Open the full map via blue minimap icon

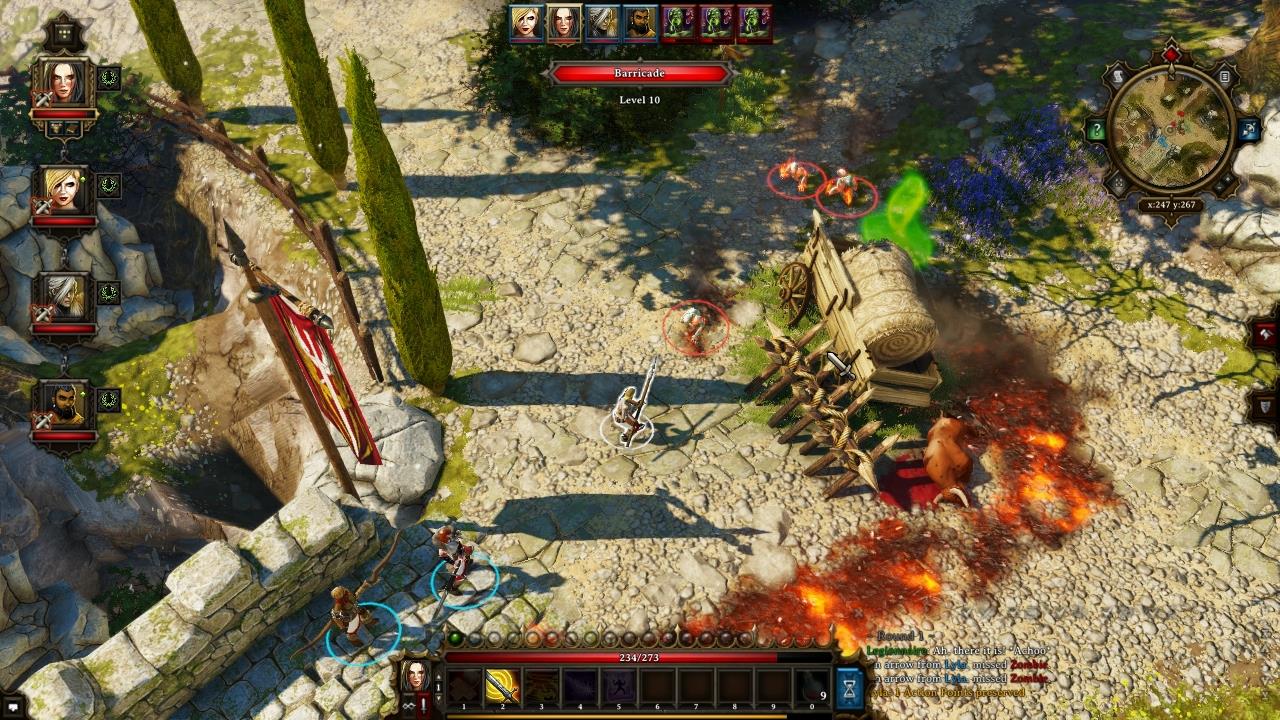pyautogui.click(x=1247, y=130)
